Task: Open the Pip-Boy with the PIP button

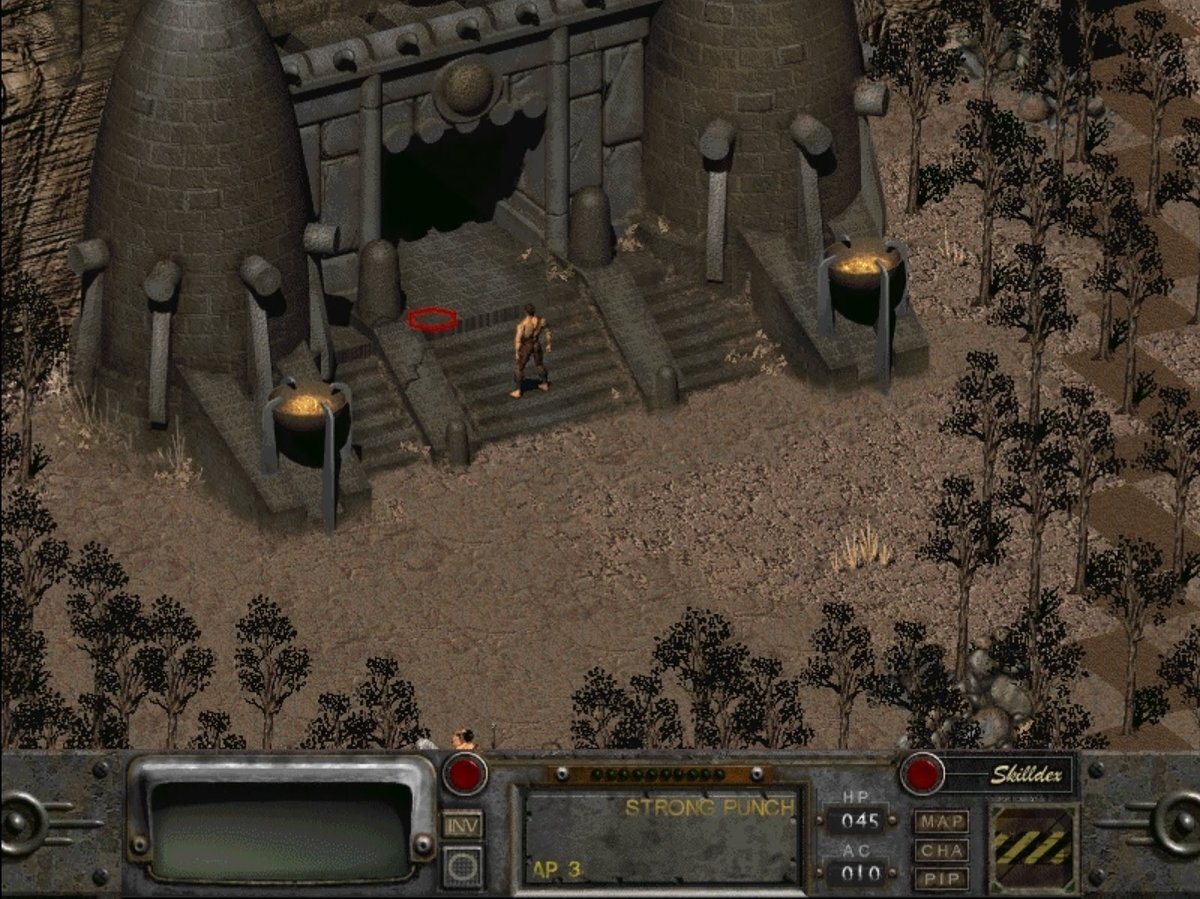Action: click(x=941, y=879)
